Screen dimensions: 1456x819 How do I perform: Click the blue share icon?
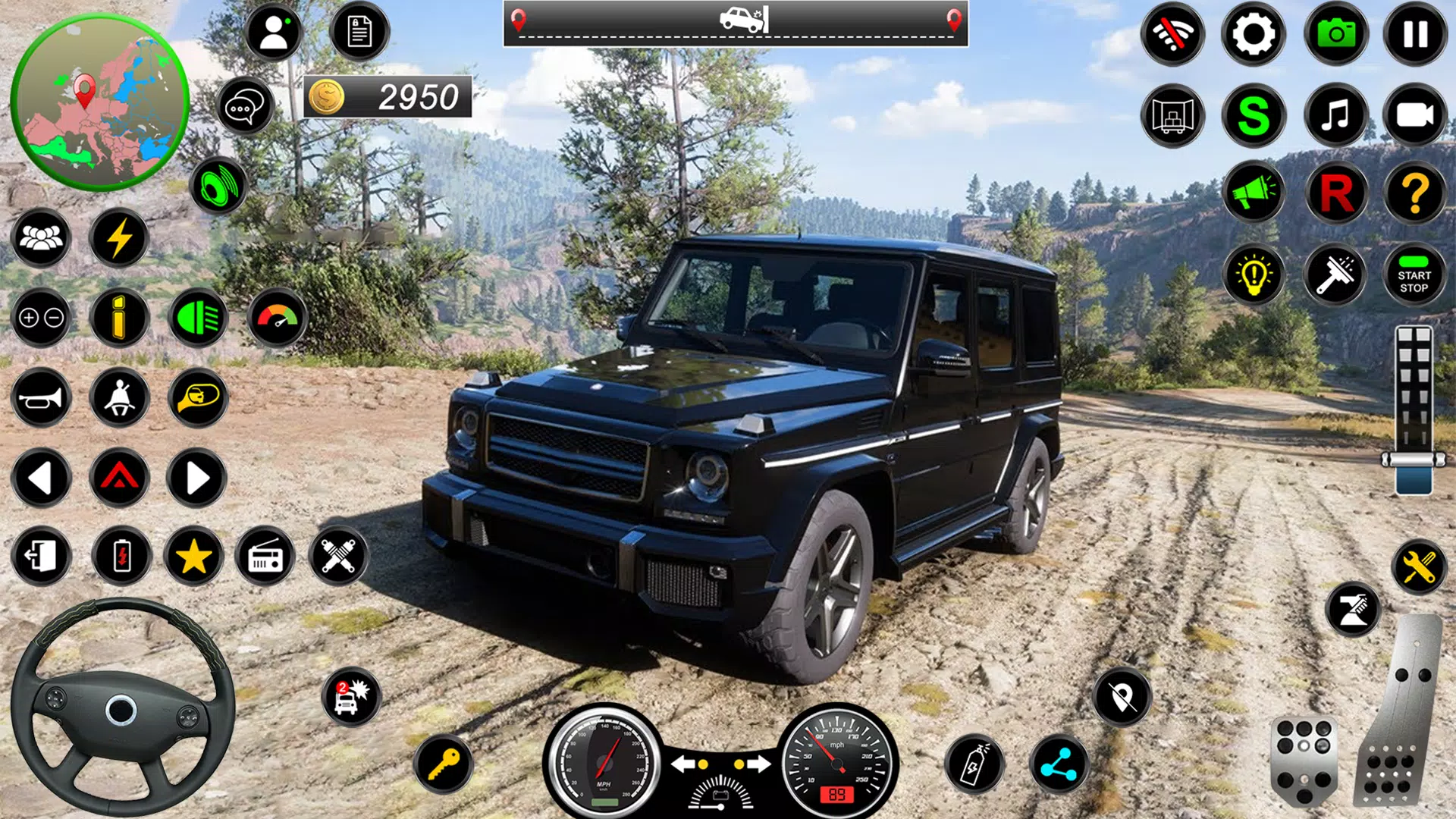[1059, 764]
